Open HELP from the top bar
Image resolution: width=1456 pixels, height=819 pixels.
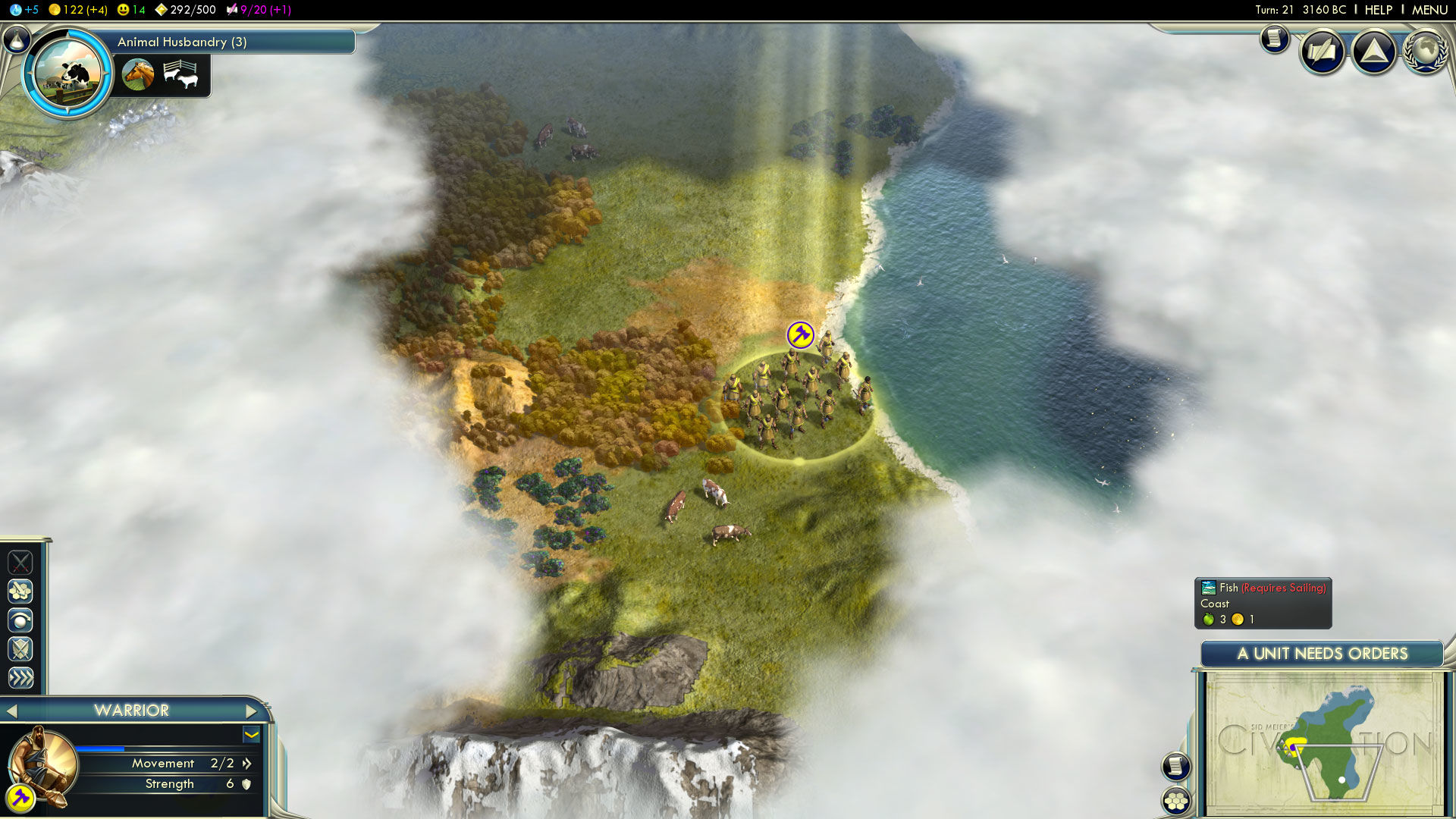[1378, 10]
